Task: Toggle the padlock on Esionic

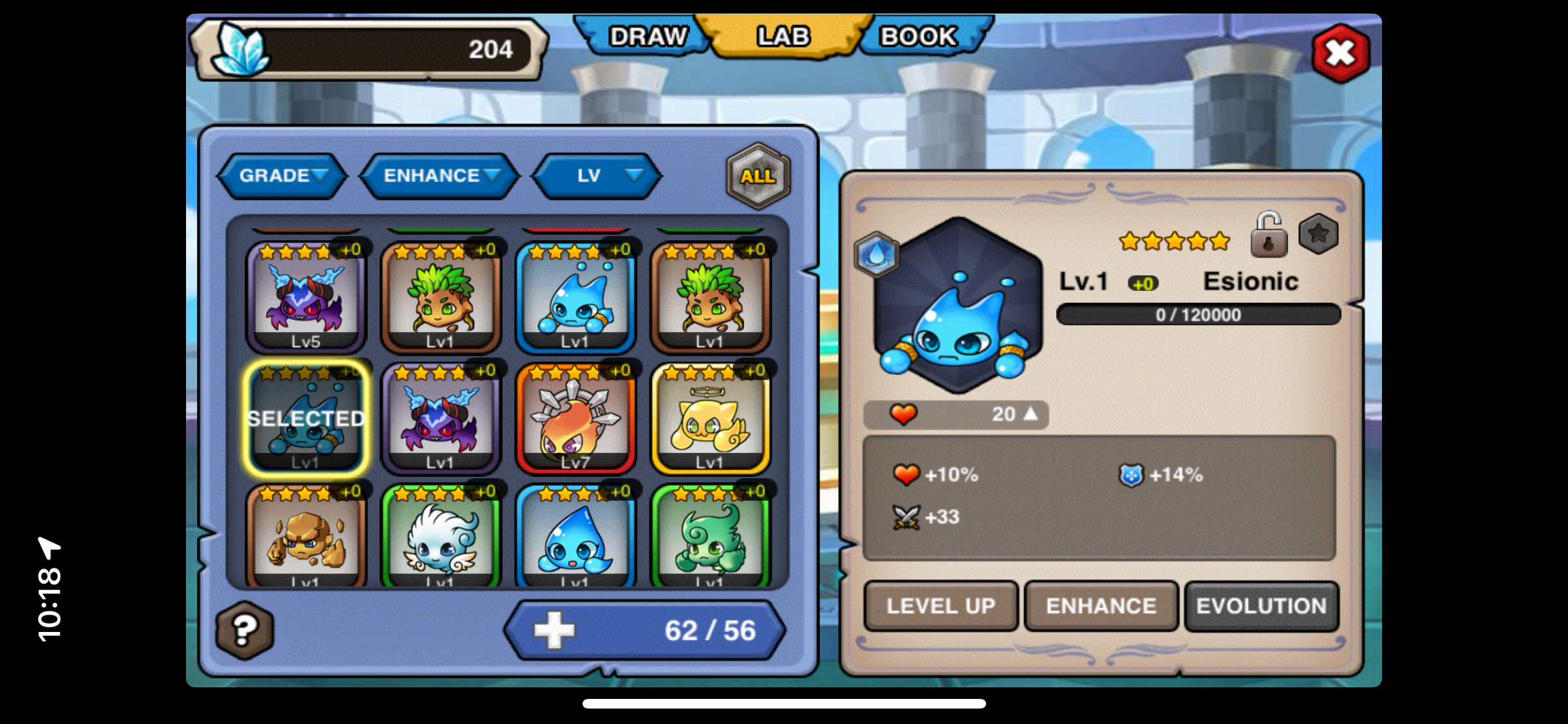Action: point(1268,236)
